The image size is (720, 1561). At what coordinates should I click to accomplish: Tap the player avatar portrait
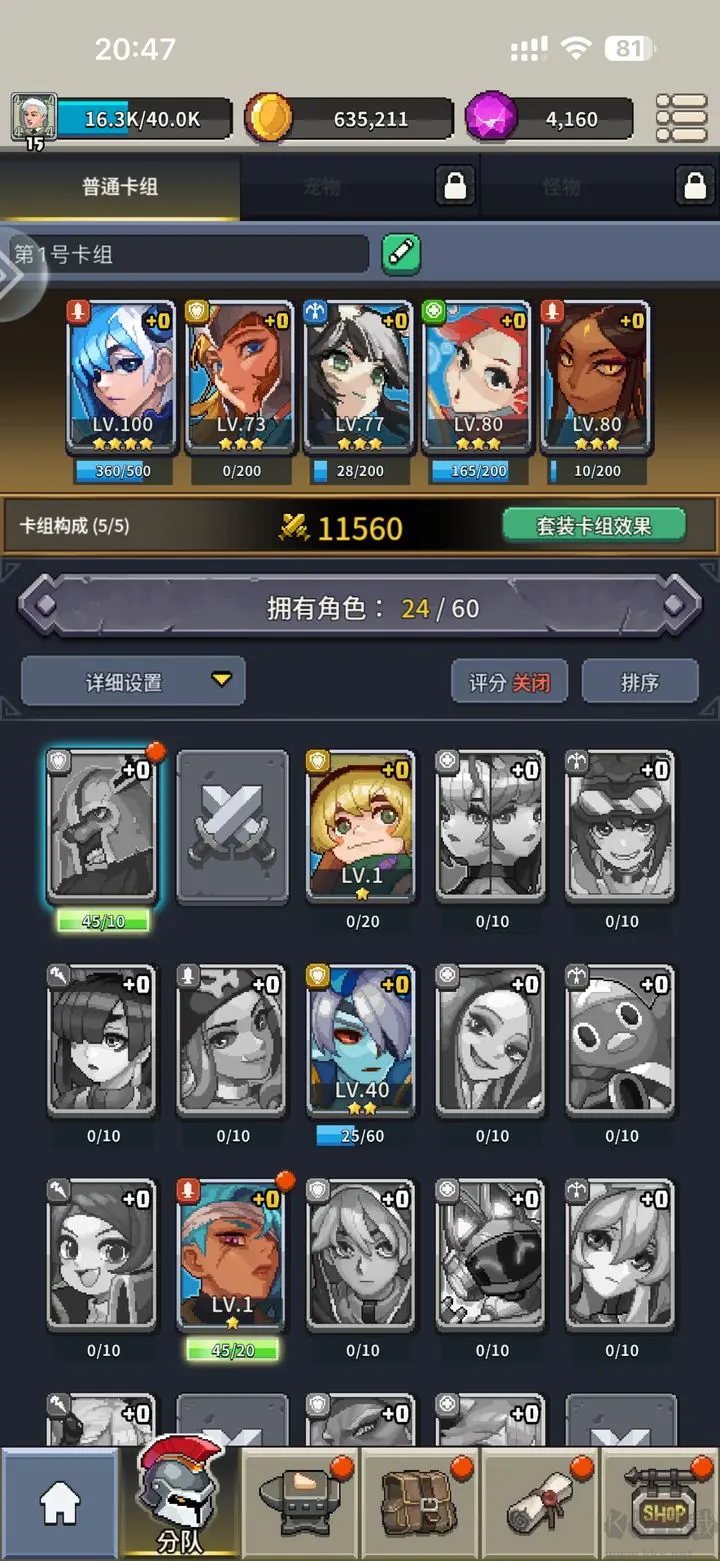[32, 118]
